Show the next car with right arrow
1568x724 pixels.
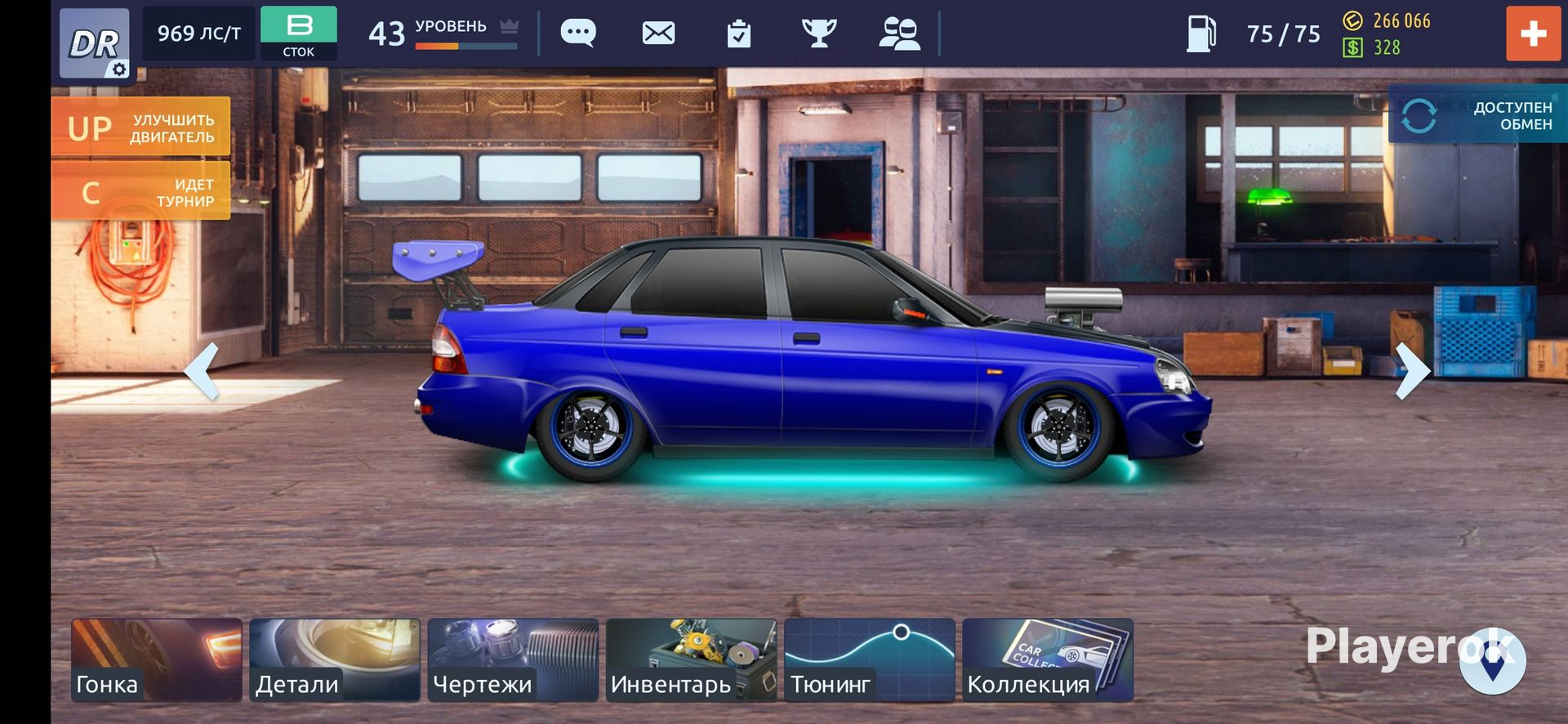pyautogui.click(x=1412, y=371)
